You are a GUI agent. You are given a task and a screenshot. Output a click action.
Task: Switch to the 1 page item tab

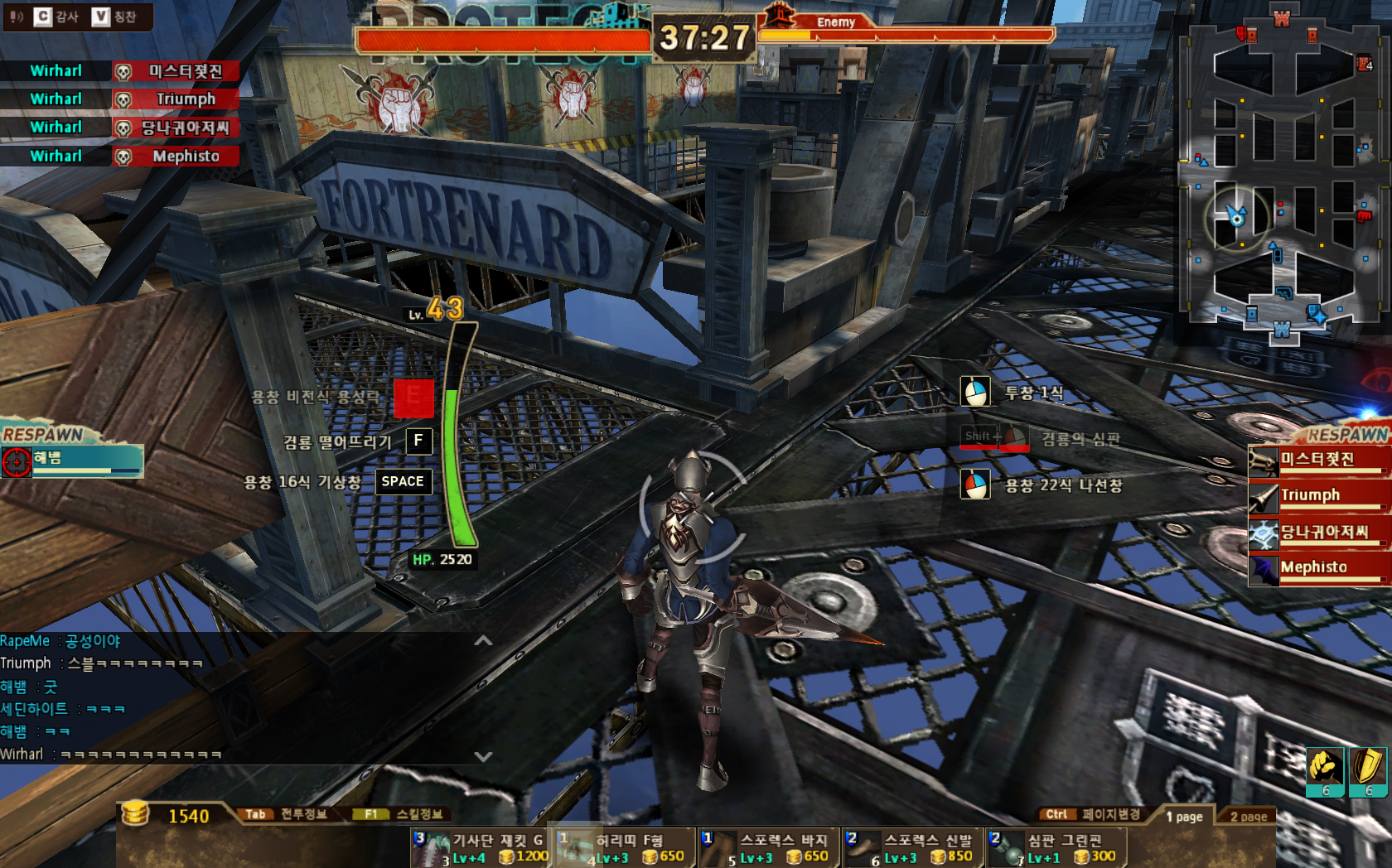[x=1183, y=817]
